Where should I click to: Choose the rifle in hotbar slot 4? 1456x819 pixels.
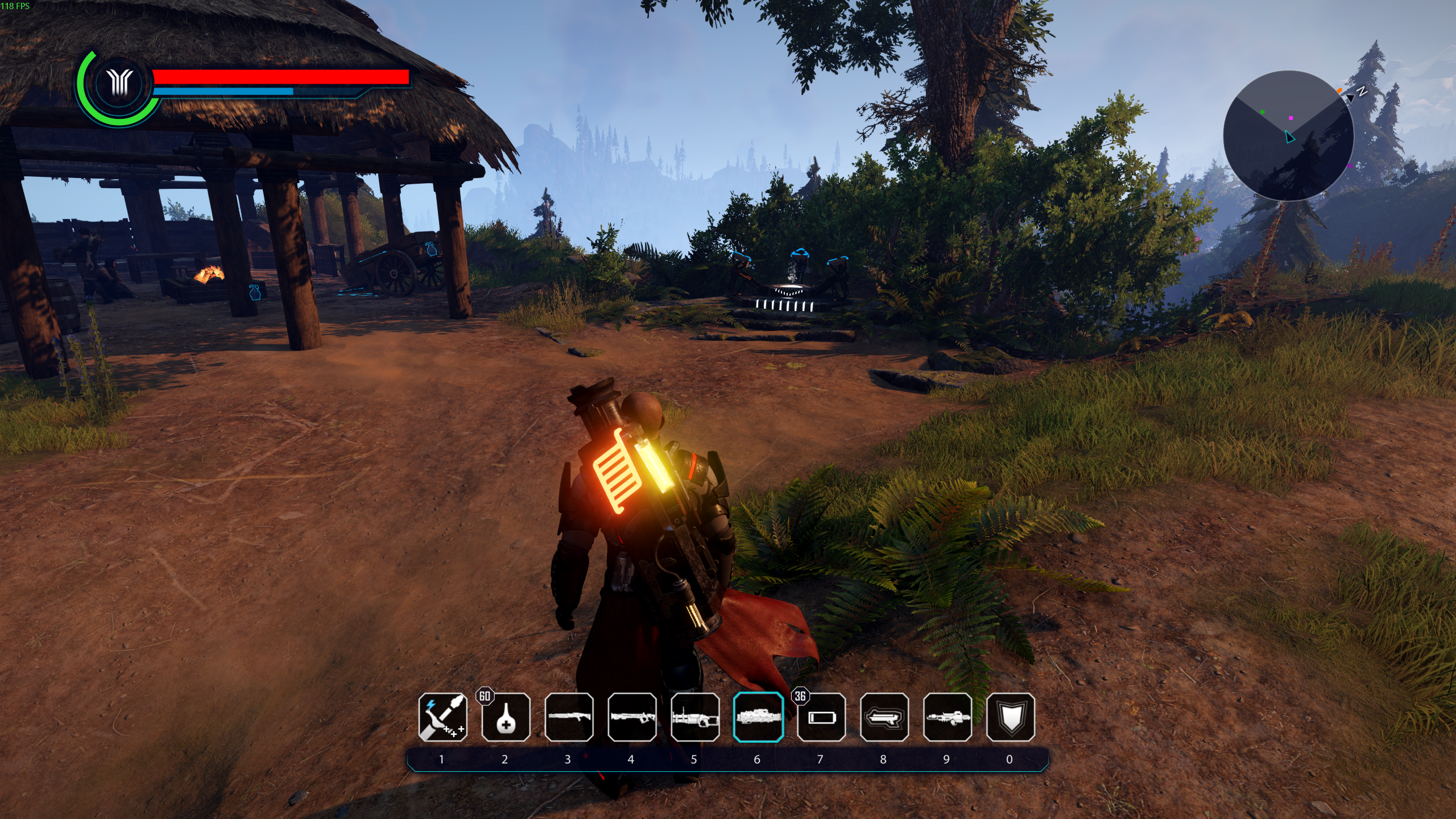[632, 717]
